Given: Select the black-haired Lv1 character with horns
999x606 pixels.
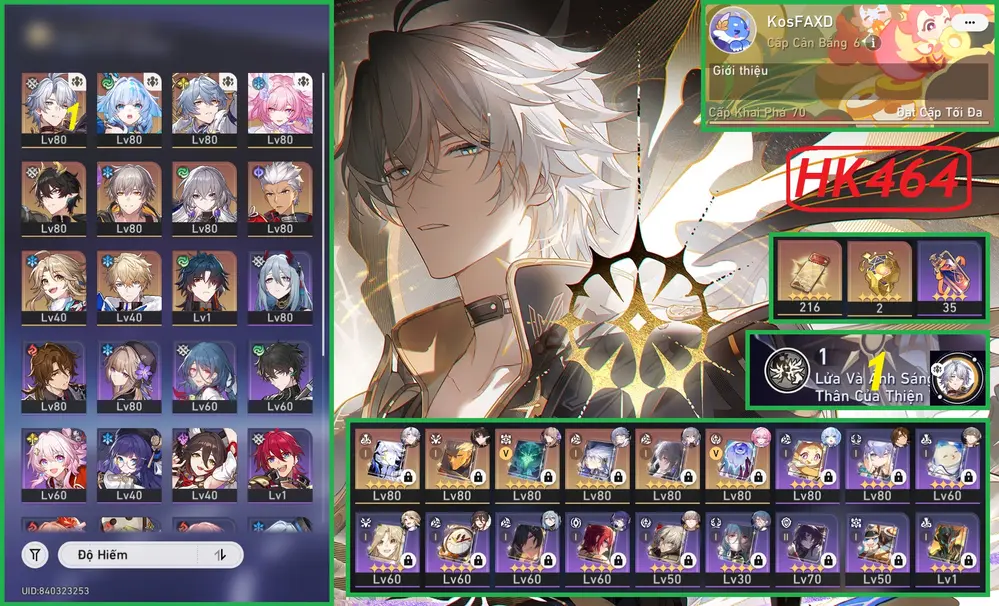Looking at the screenshot, I should tap(198, 284).
